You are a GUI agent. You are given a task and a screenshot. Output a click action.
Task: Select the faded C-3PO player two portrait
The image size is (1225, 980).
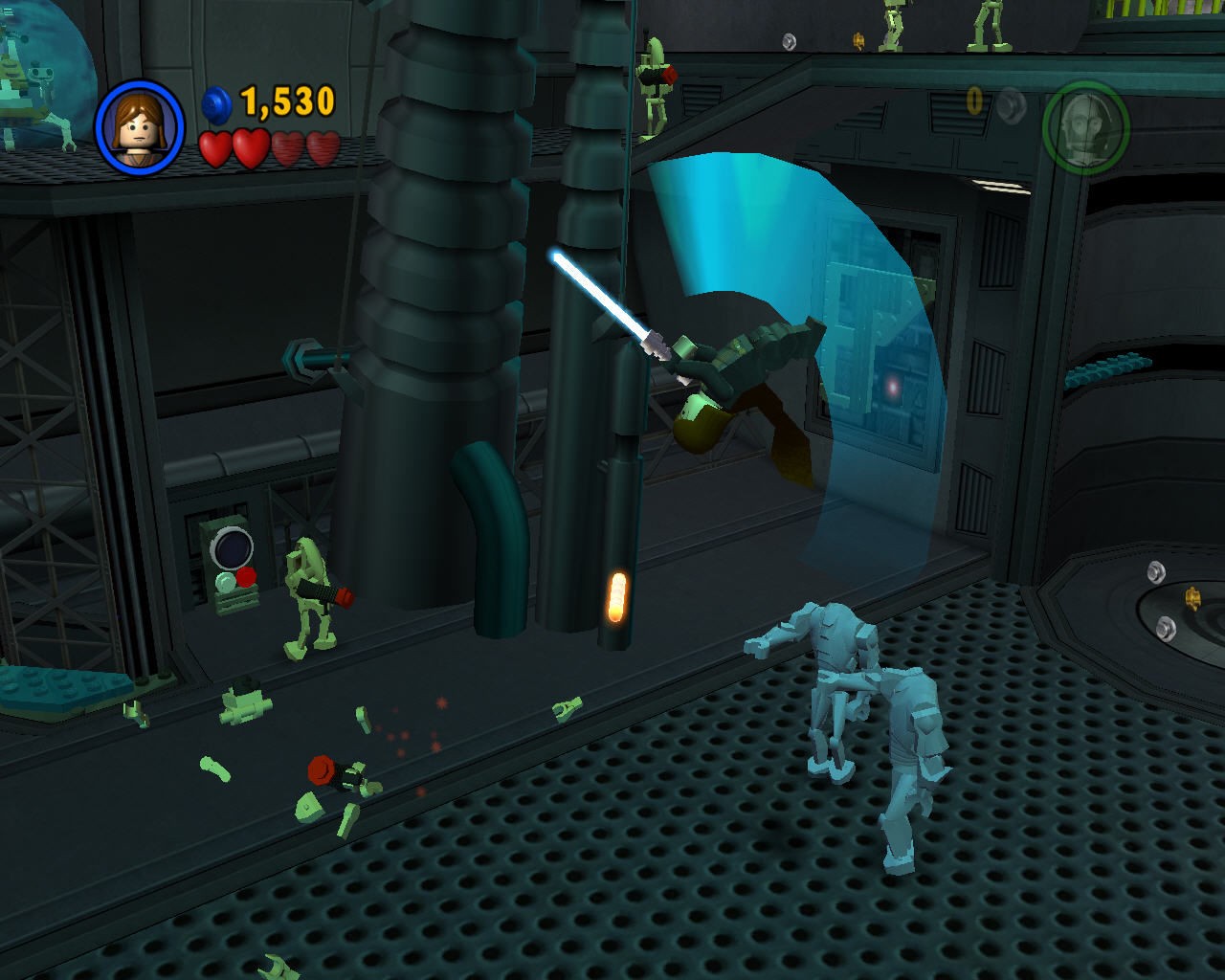point(1086,127)
